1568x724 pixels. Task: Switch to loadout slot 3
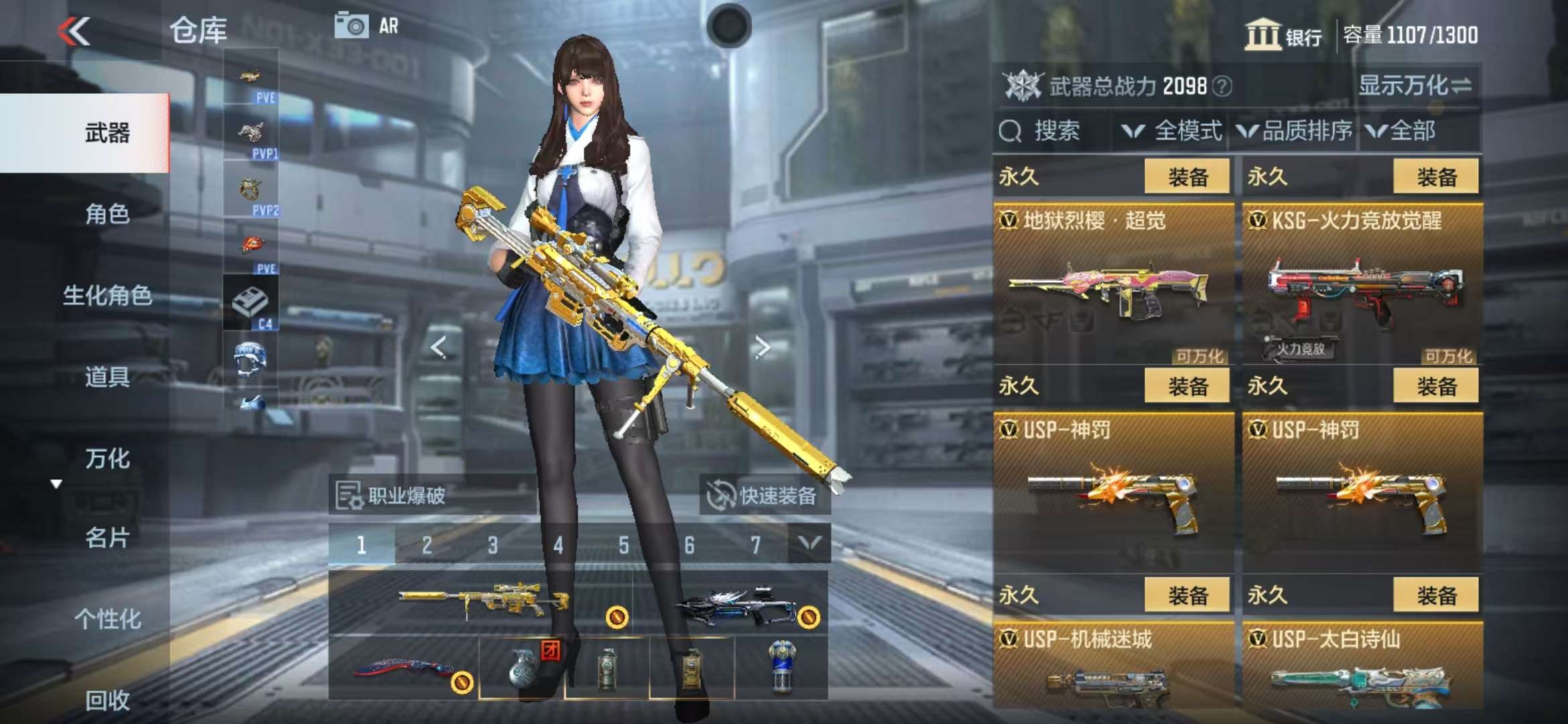point(493,545)
